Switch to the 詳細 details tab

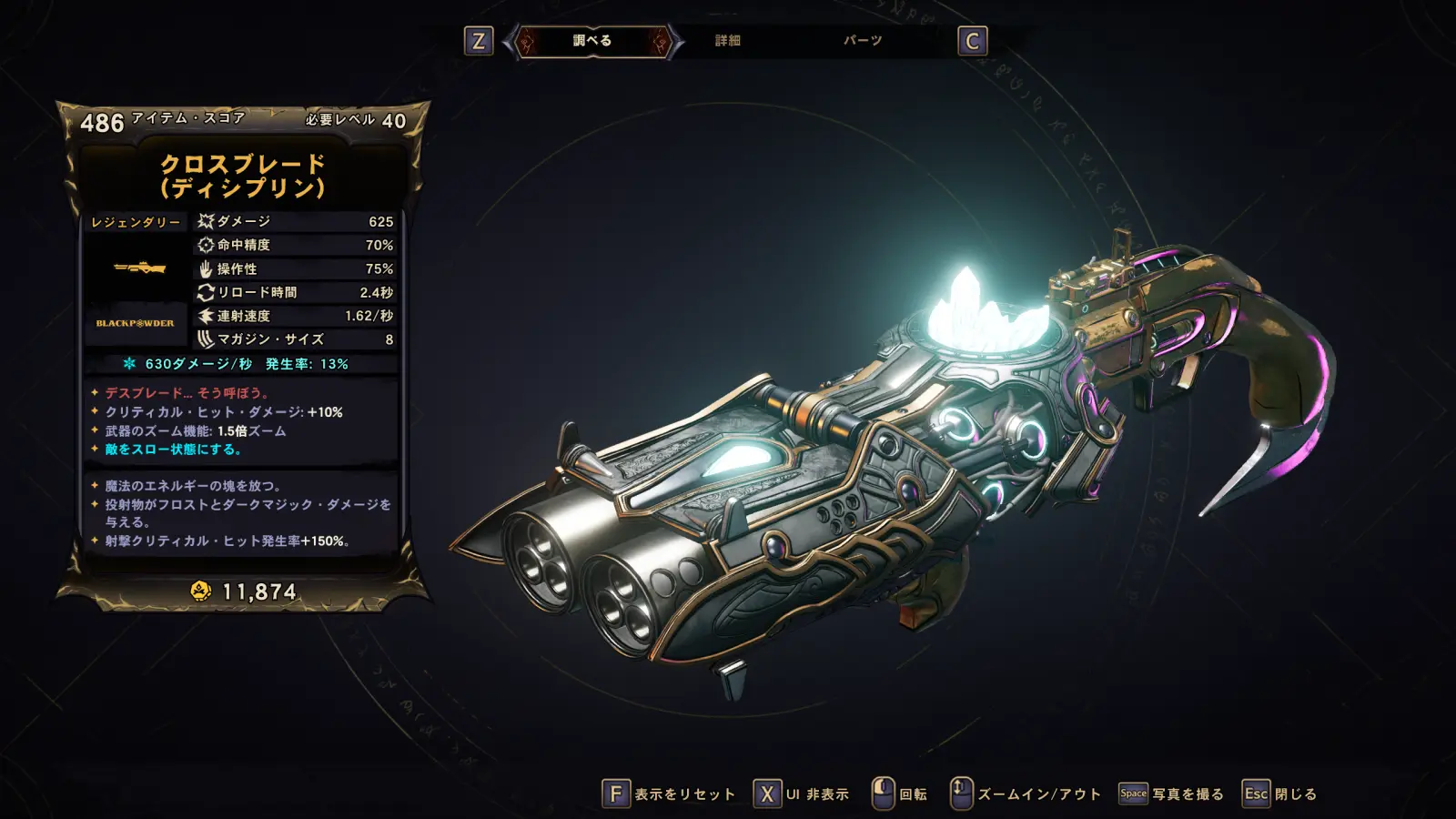point(728,41)
